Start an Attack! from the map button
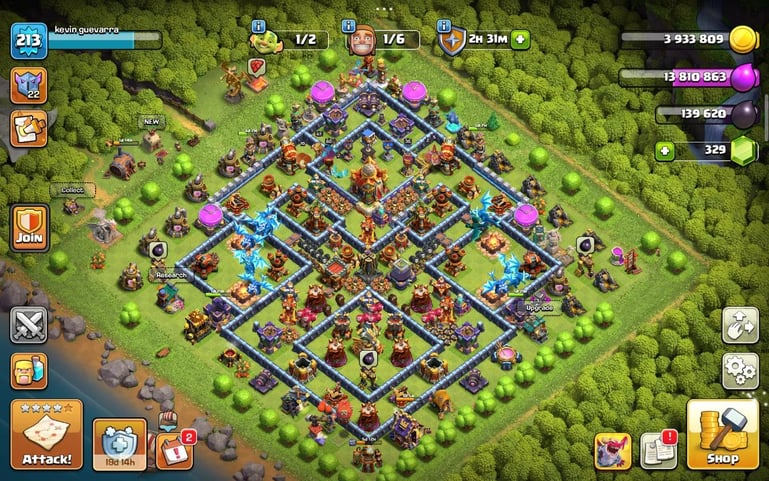This screenshot has width=769, height=481. [46, 434]
